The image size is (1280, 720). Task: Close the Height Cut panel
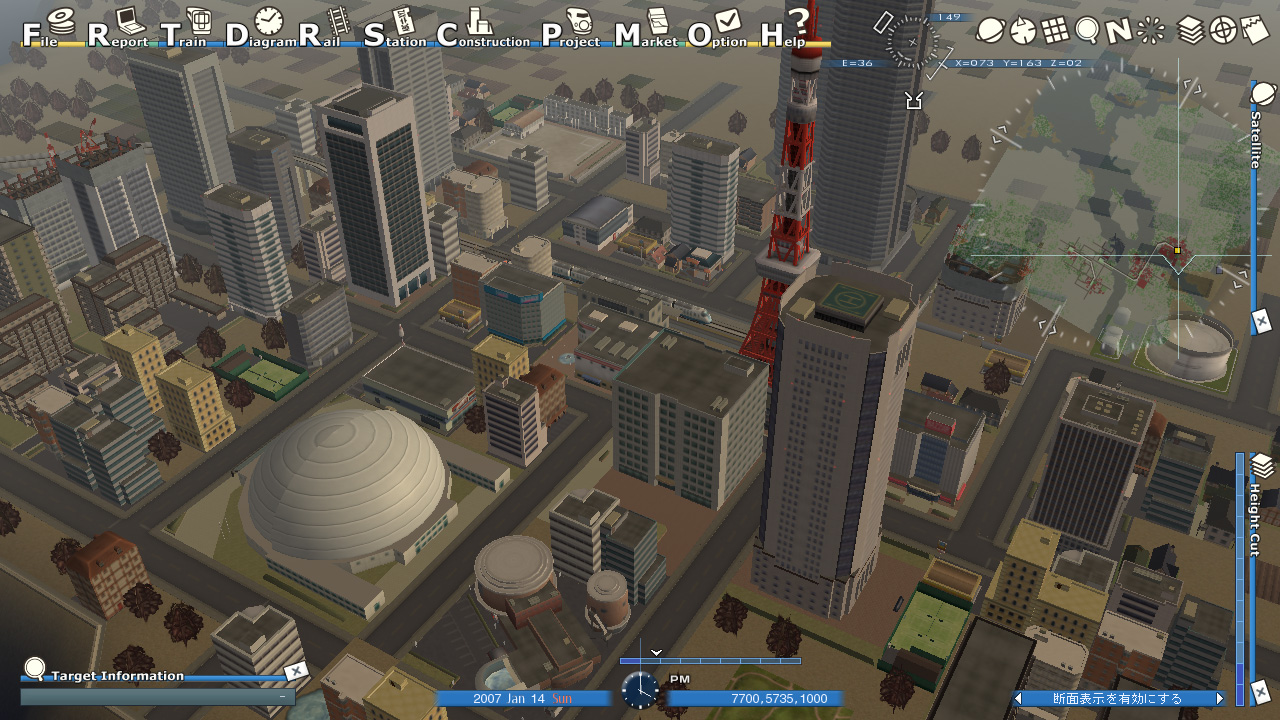point(1261,690)
